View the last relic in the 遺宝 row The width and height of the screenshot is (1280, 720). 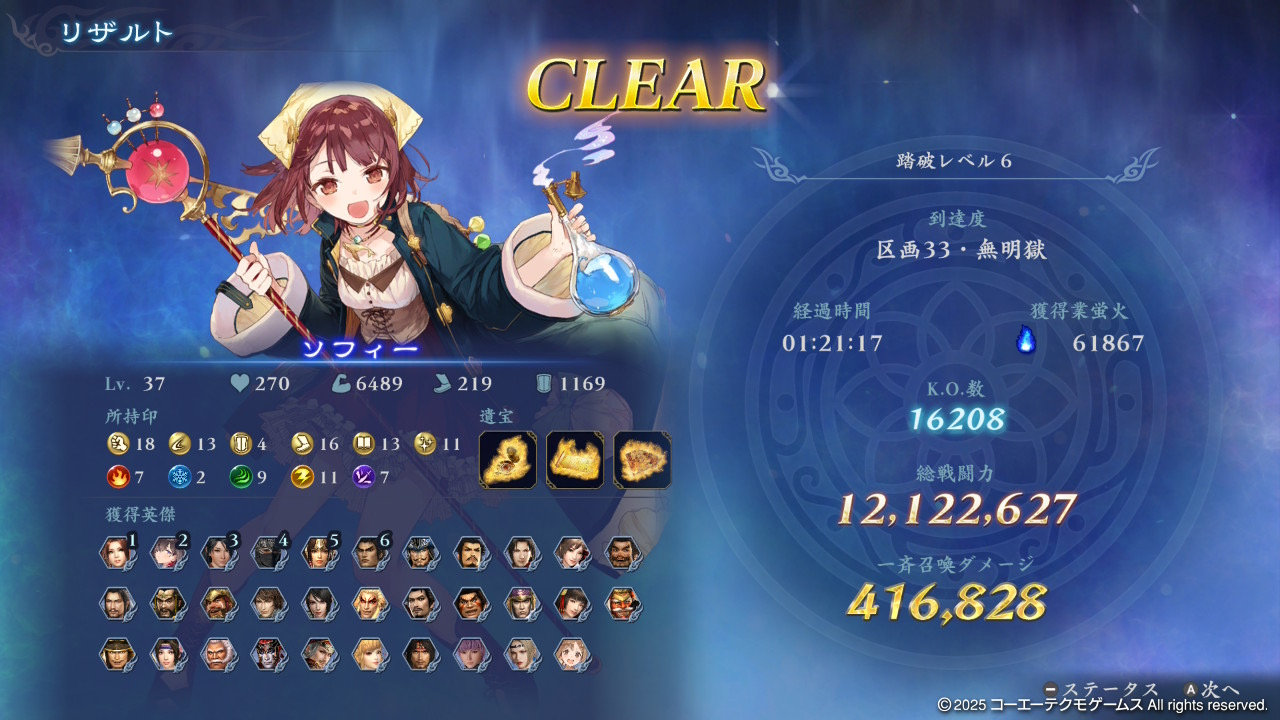(642, 460)
